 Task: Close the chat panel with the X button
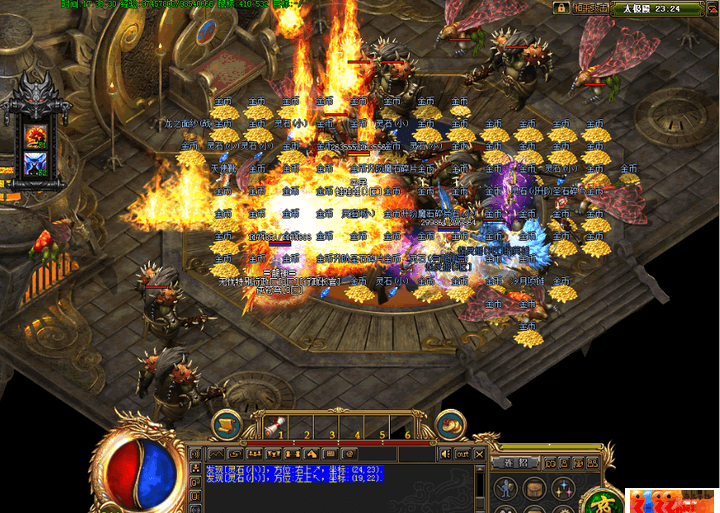(x=477, y=454)
